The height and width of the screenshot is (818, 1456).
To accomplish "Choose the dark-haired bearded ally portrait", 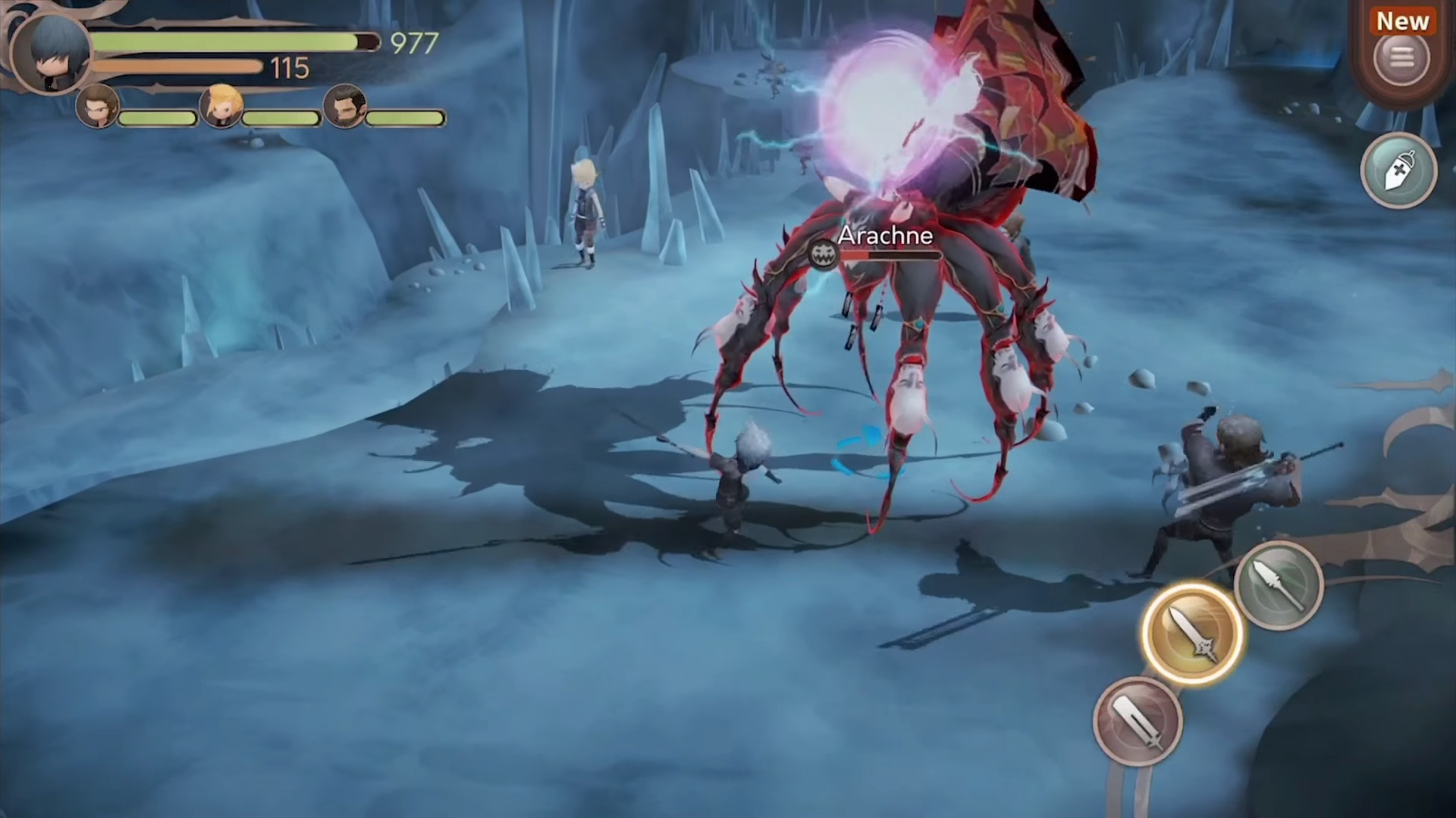I will [x=345, y=106].
